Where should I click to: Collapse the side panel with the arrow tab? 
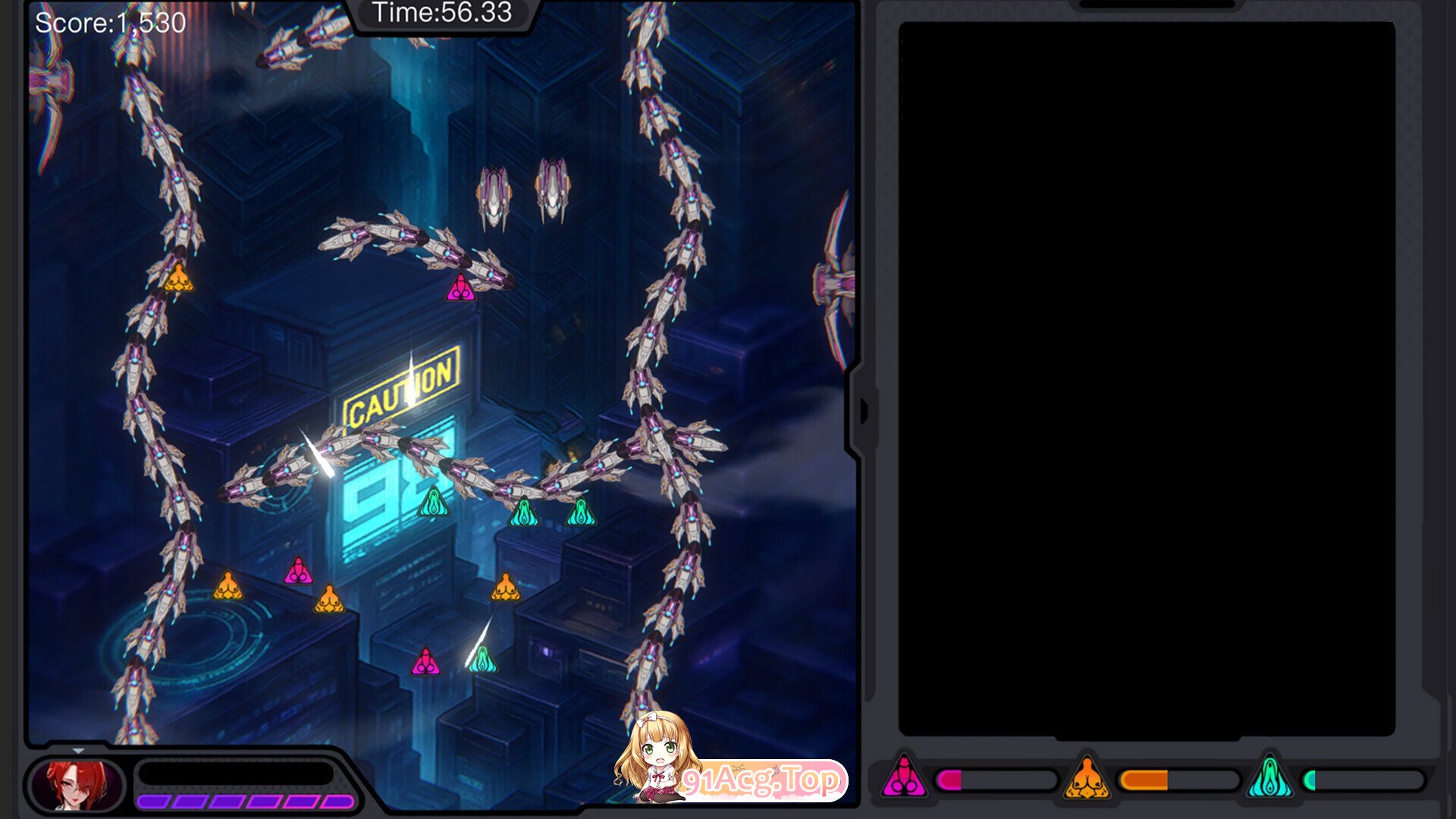coord(864,412)
